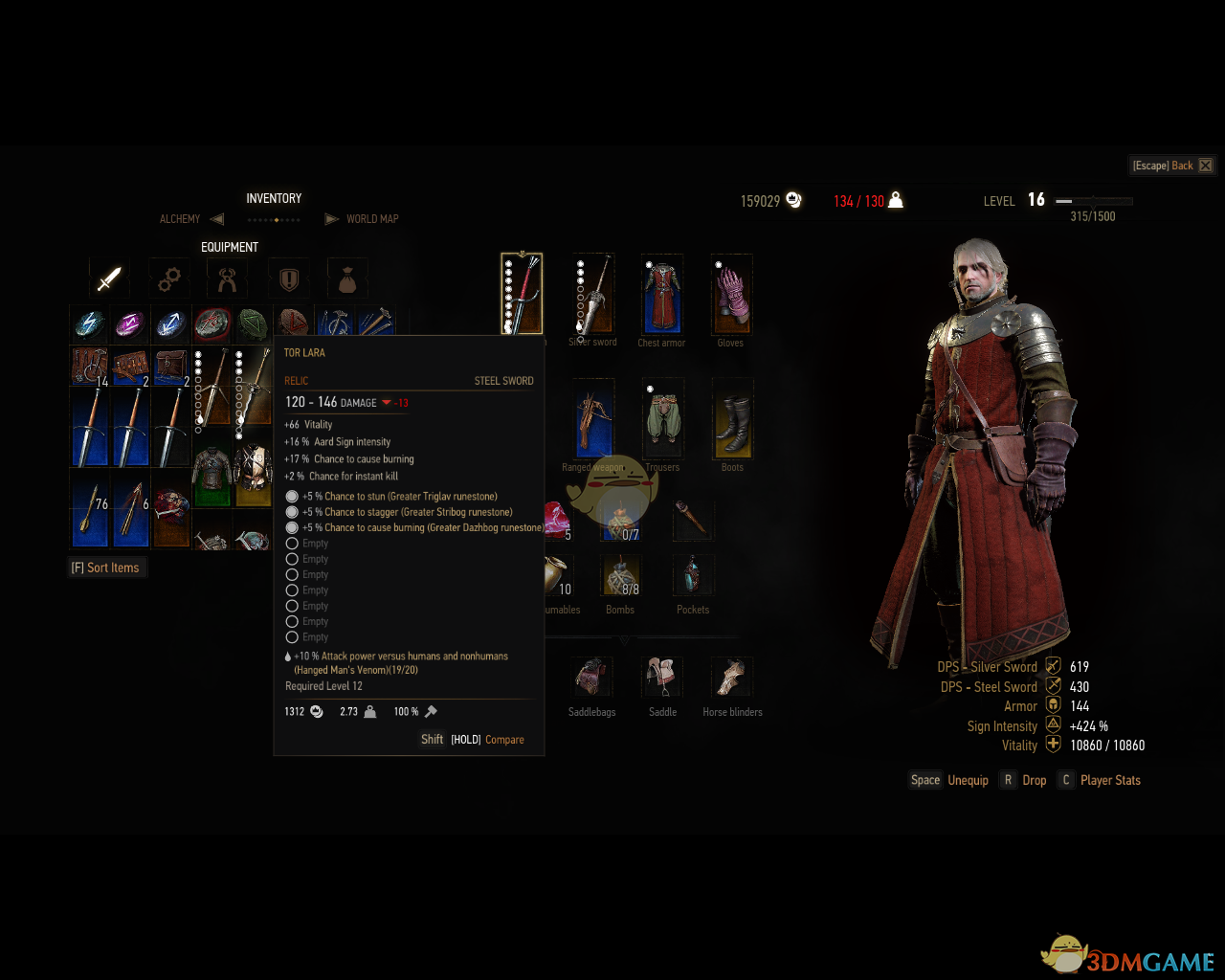Open the shield quest items category icon
Image resolution: width=1225 pixels, height=980 pixels.
tap(290, 278)
